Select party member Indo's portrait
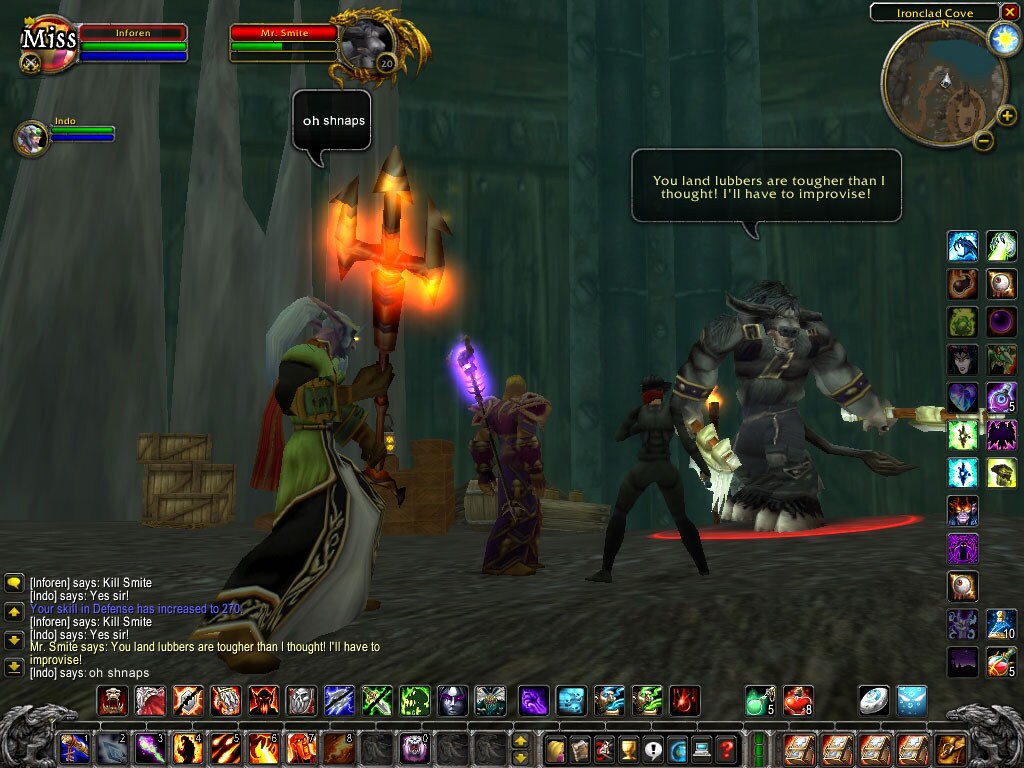Screen dimensions: 1024x768 [32, 138]
